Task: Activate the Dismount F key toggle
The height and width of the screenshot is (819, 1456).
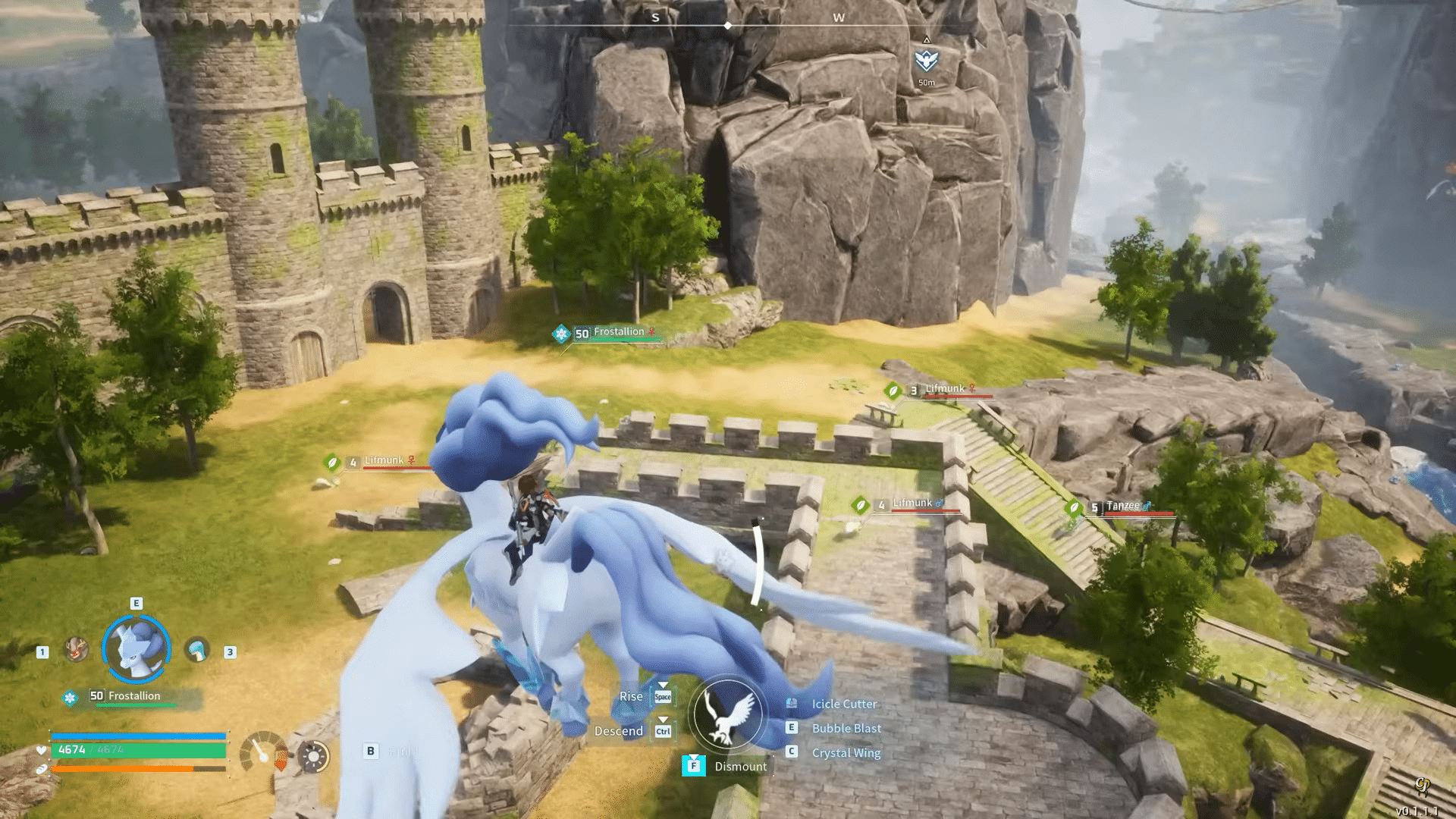Action: (693, 766)
